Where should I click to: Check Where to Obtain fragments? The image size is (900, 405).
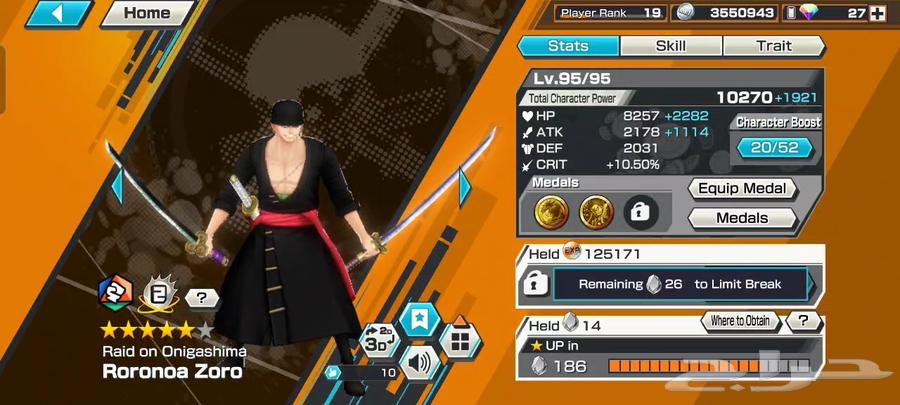click(x=741, y=321)
